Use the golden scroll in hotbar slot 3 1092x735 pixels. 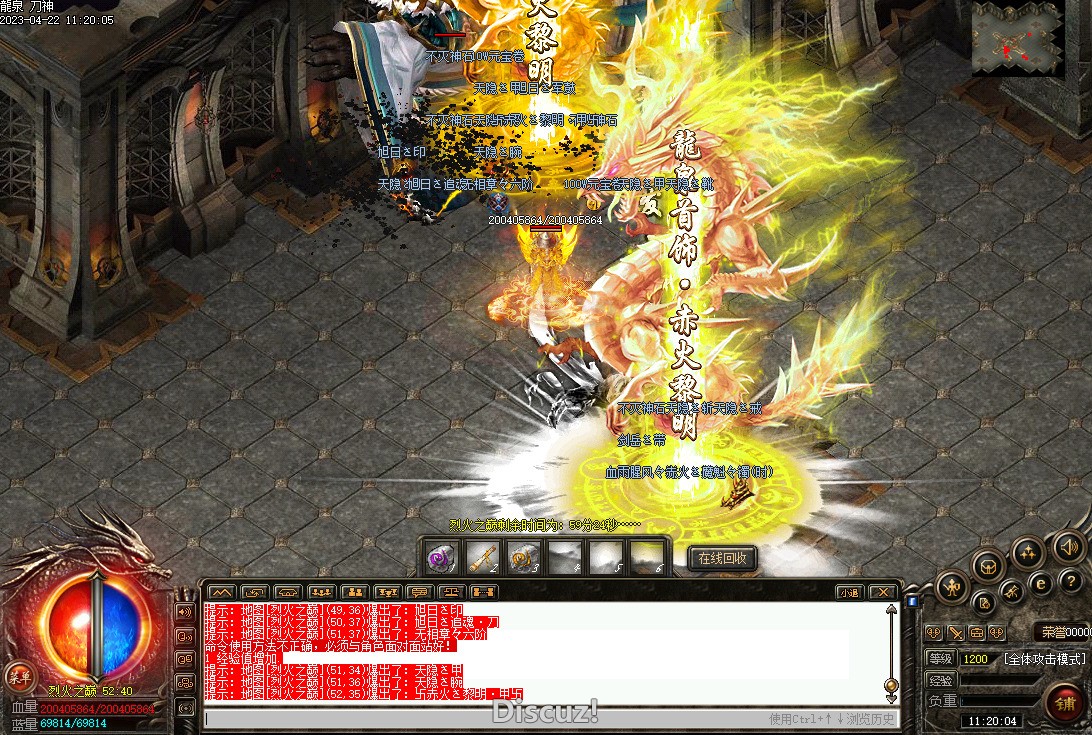(x=524, y=558)
